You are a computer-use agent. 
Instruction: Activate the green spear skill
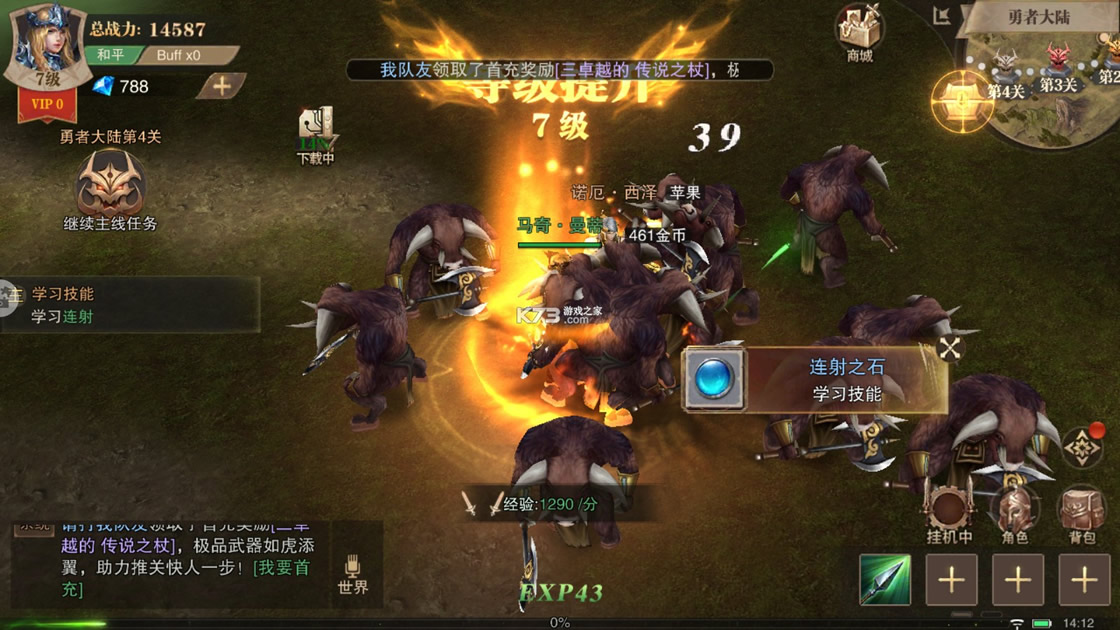click(885, 579)
